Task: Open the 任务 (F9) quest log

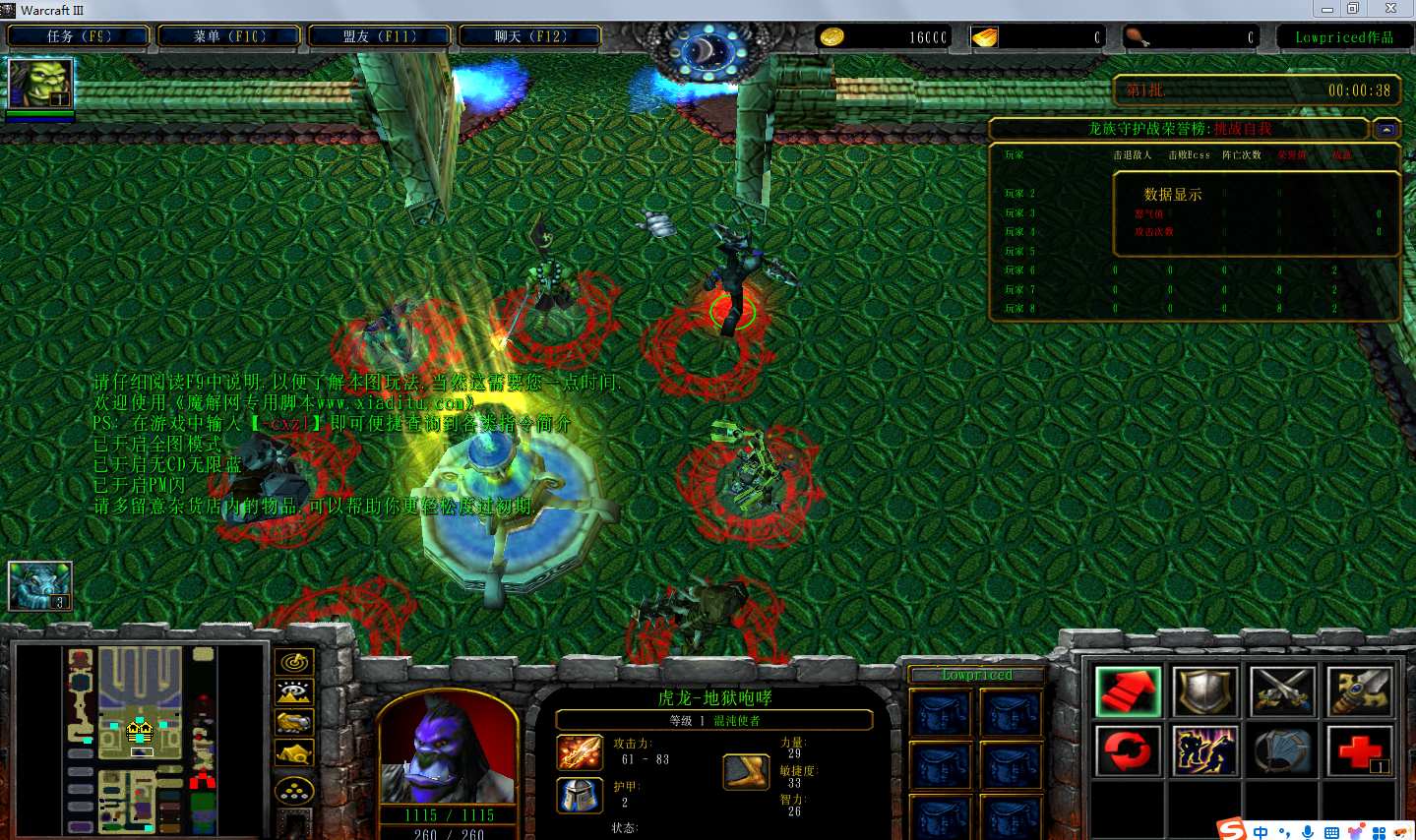Action: pyautogui.click(x=79, y=36)
